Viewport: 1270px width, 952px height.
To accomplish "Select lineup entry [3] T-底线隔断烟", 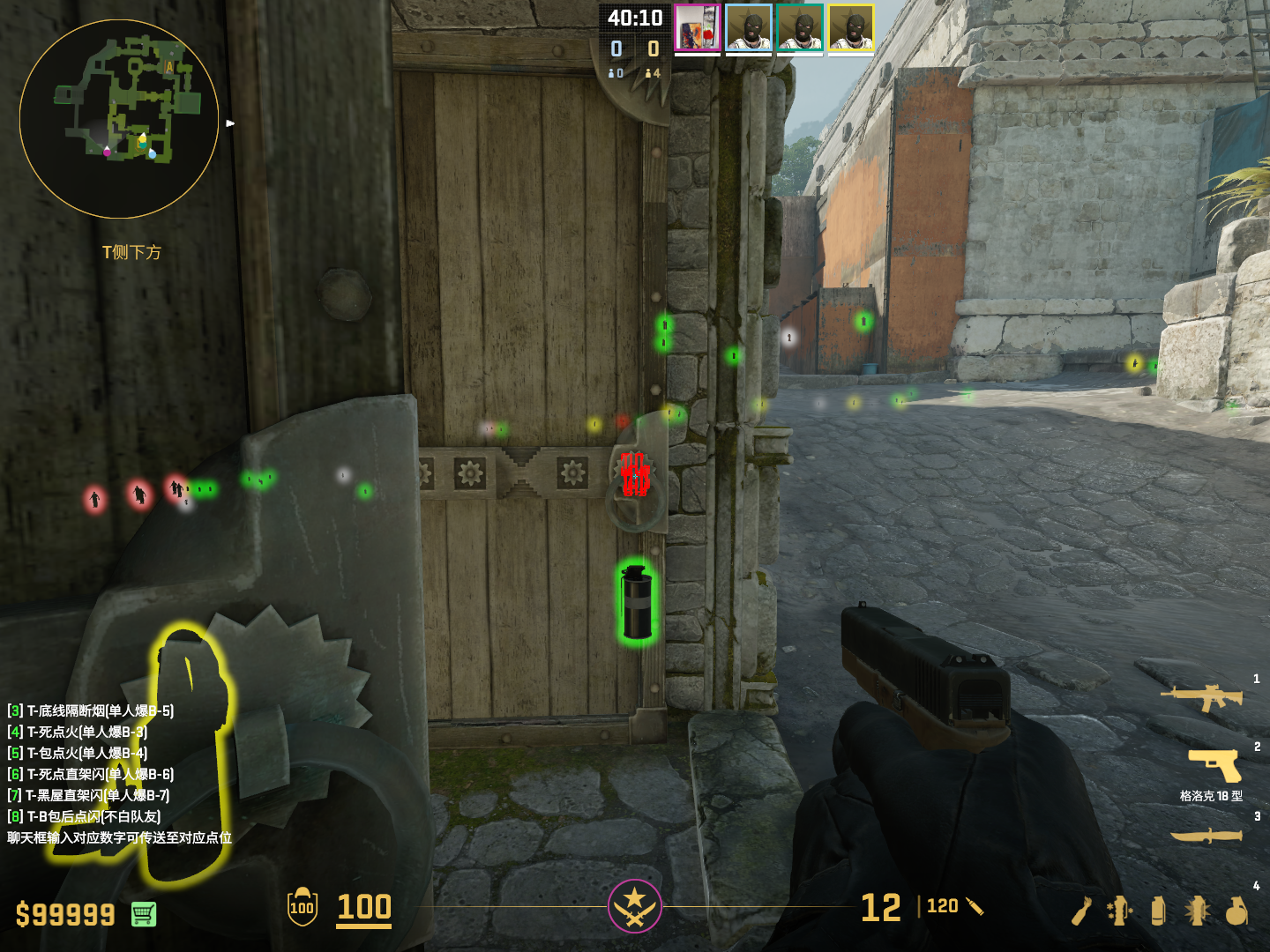I will (x=91, y=710).
